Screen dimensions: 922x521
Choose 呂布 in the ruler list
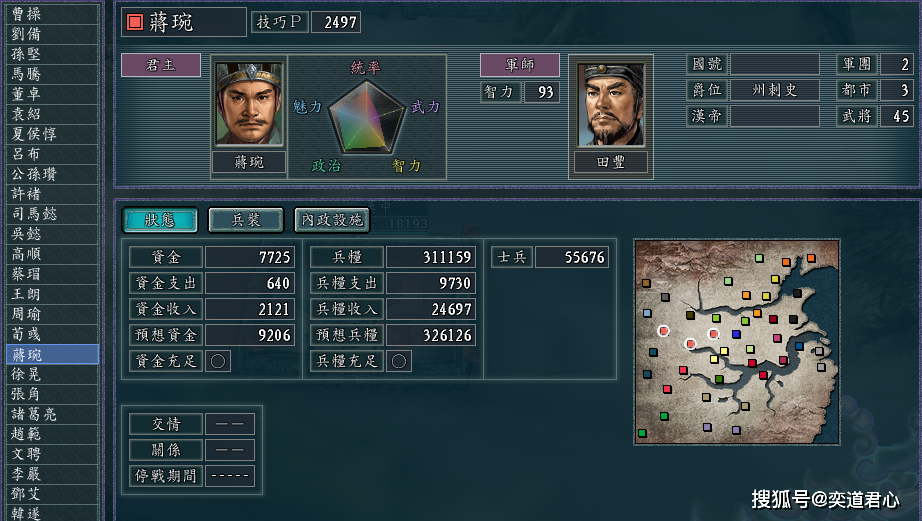click(50, 153)
